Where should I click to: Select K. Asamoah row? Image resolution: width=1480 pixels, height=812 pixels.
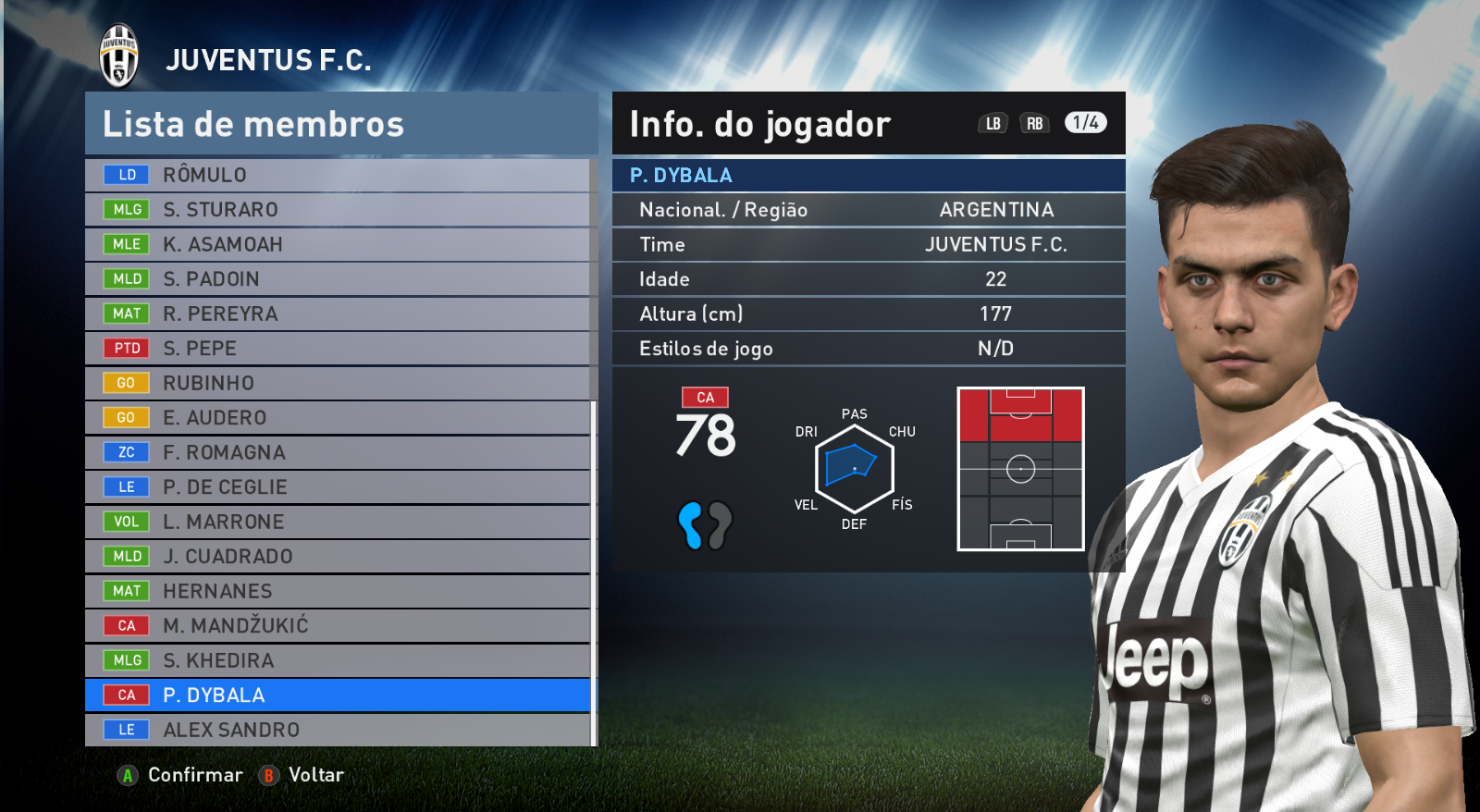tap(338, 244)
